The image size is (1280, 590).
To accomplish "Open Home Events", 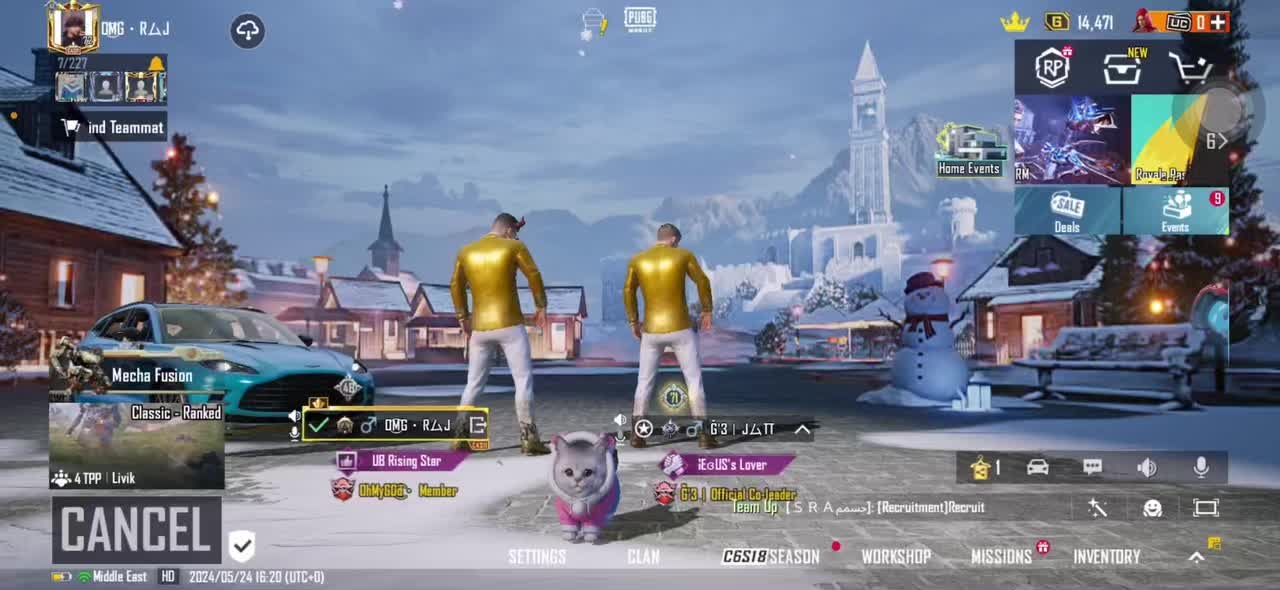I will point(969,151).
